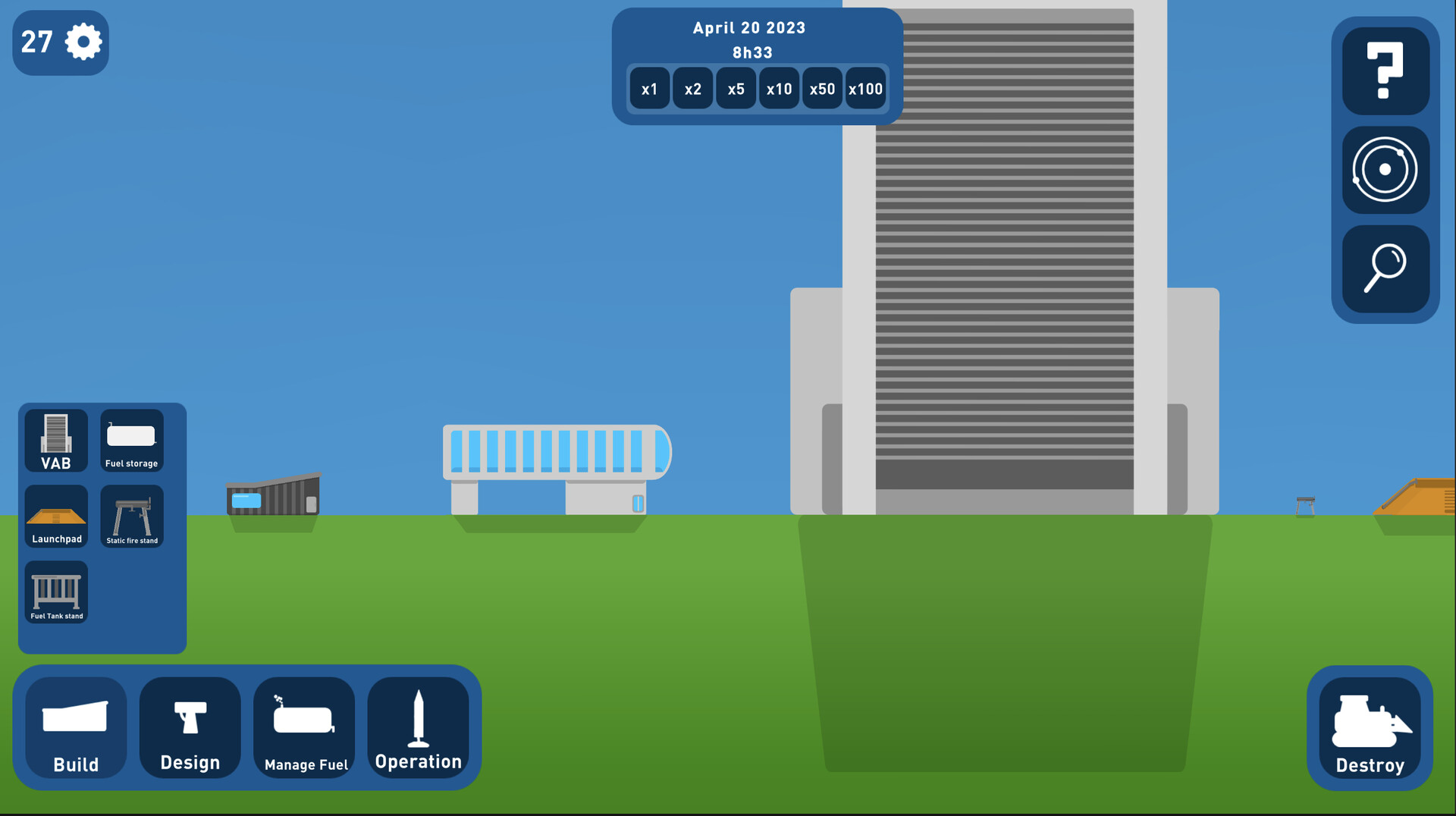Select the Static fire stand
This screenshot has width=1456, height=816.
[x=131, y=517]
